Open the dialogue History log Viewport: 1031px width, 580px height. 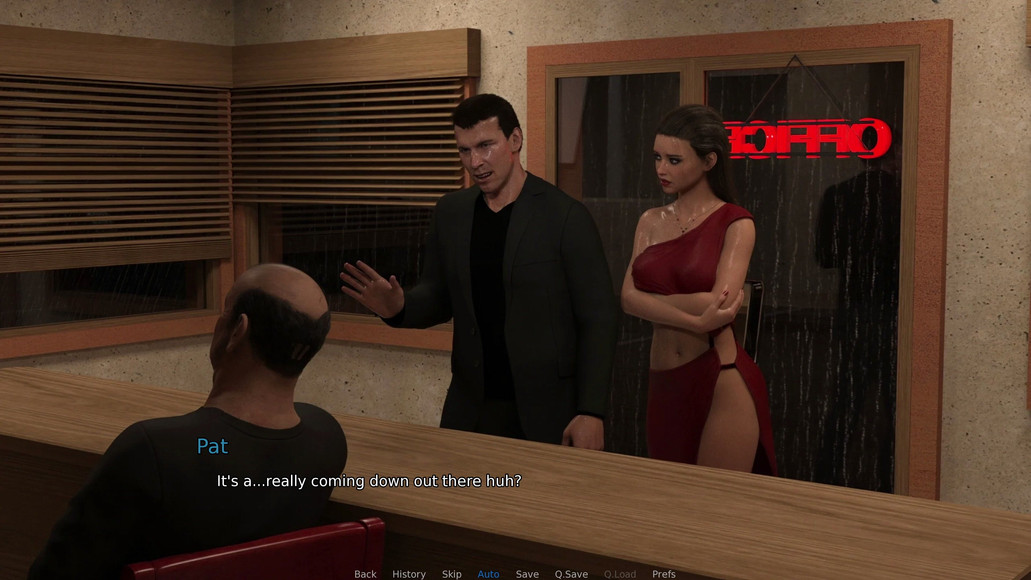(408, 574)
